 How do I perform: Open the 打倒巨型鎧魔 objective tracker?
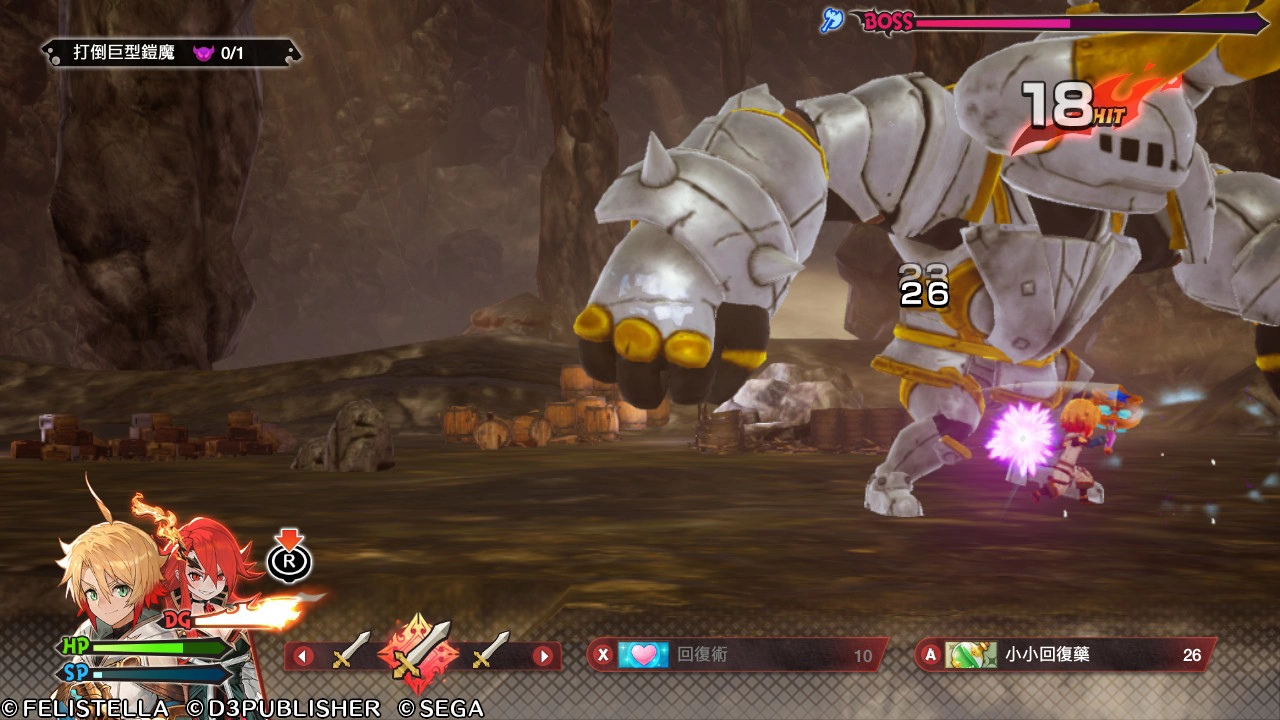pyautogui.click(x=170, y=53)
